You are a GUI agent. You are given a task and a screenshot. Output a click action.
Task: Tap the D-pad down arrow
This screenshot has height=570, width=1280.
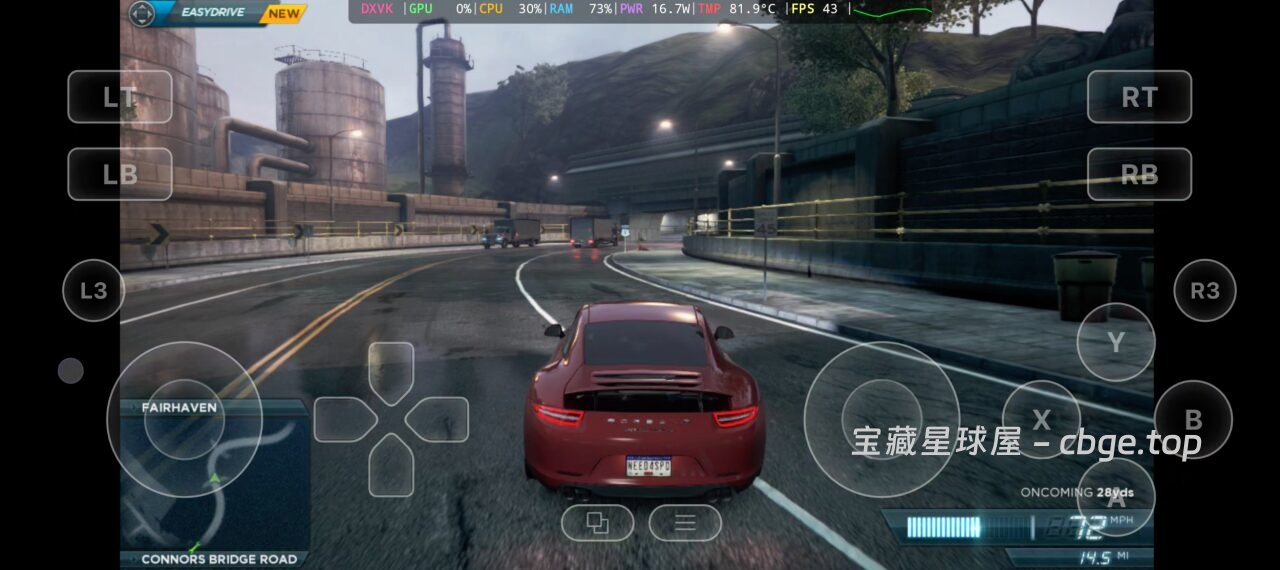(391, 466)
